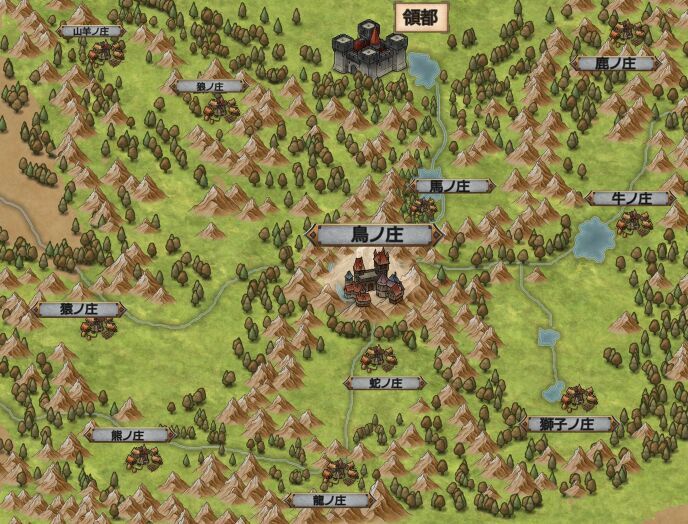688x524 pixels.
Task: Choose the 牛ノ庄 village label
Action: click(x=630, y=199)
